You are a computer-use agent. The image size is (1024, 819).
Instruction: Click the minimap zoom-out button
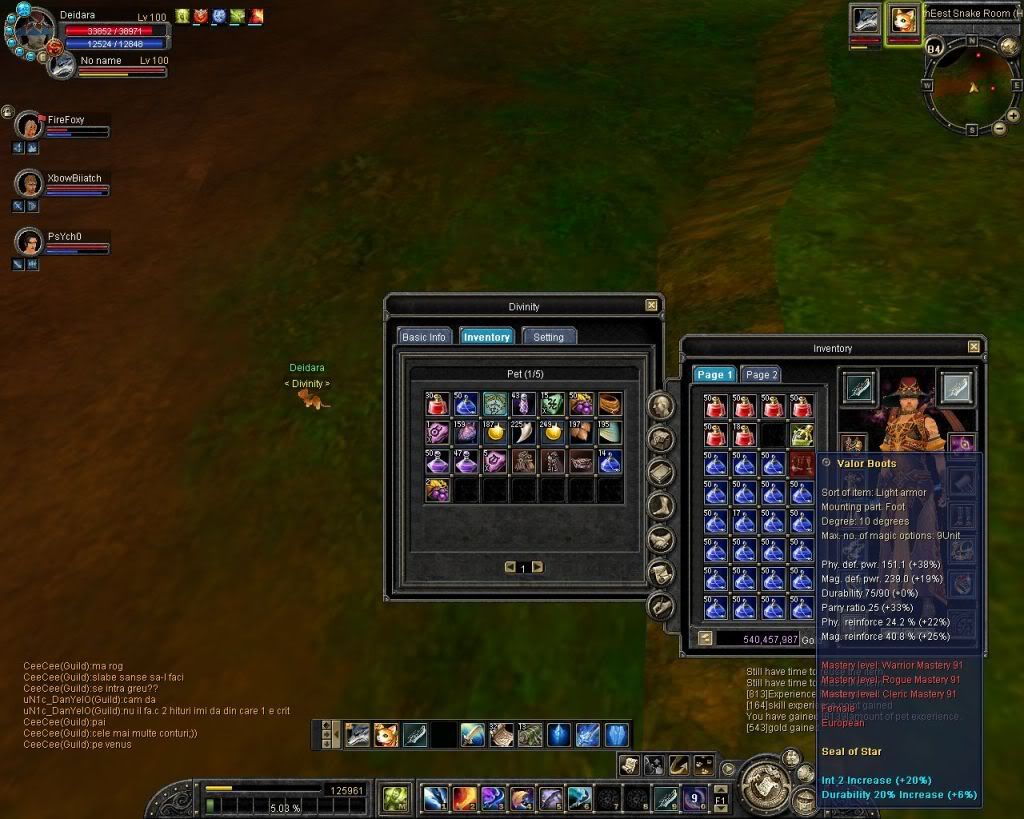point(999,129)
